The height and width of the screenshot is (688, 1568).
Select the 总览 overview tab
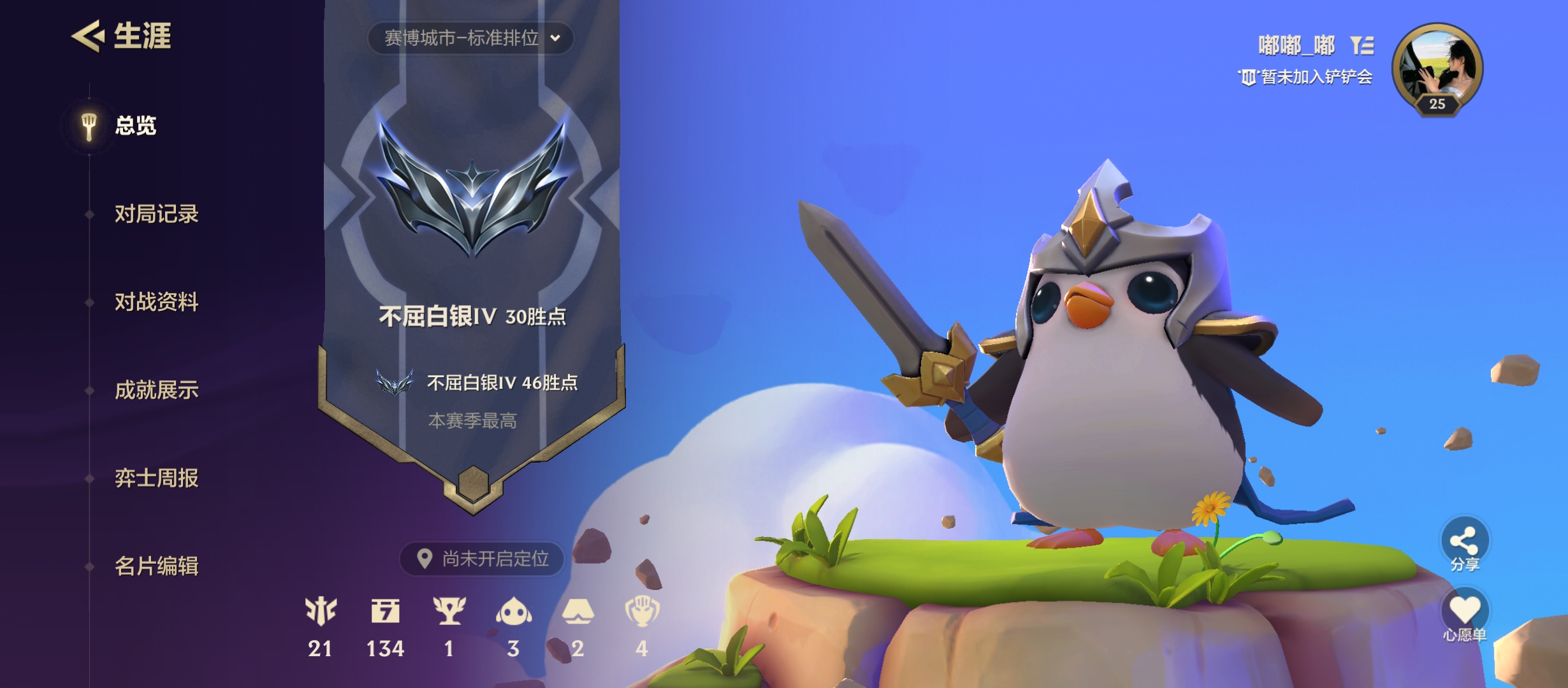[x=134, y=125]
